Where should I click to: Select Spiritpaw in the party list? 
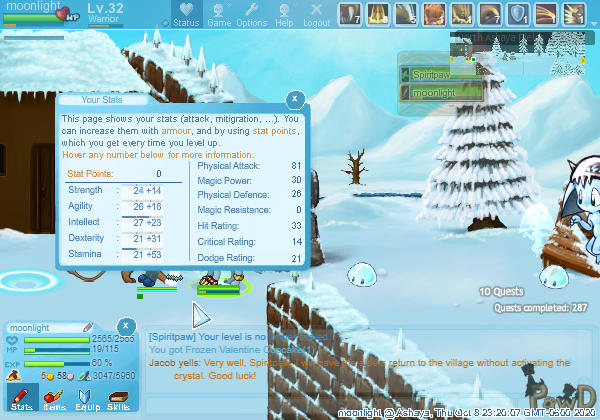(441, 75)
